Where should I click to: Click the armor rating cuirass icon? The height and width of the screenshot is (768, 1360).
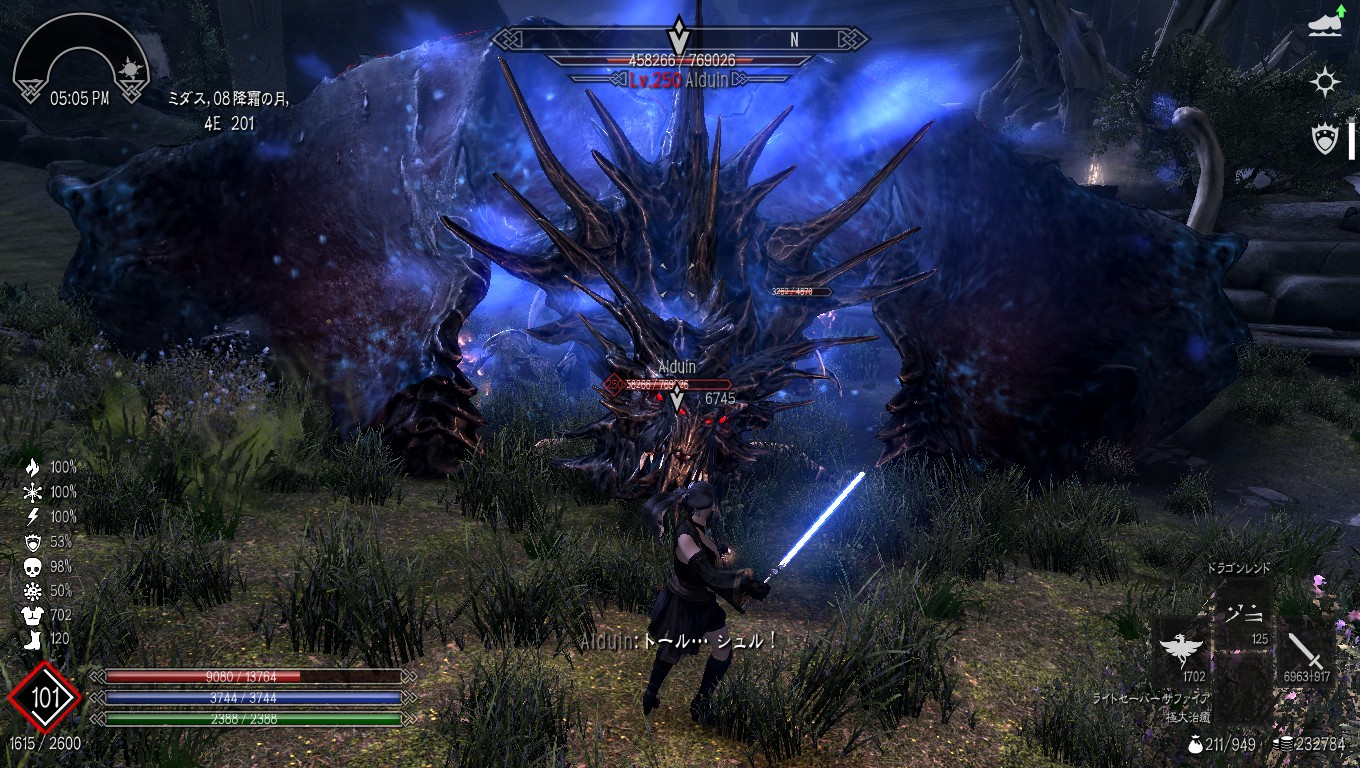32,615
